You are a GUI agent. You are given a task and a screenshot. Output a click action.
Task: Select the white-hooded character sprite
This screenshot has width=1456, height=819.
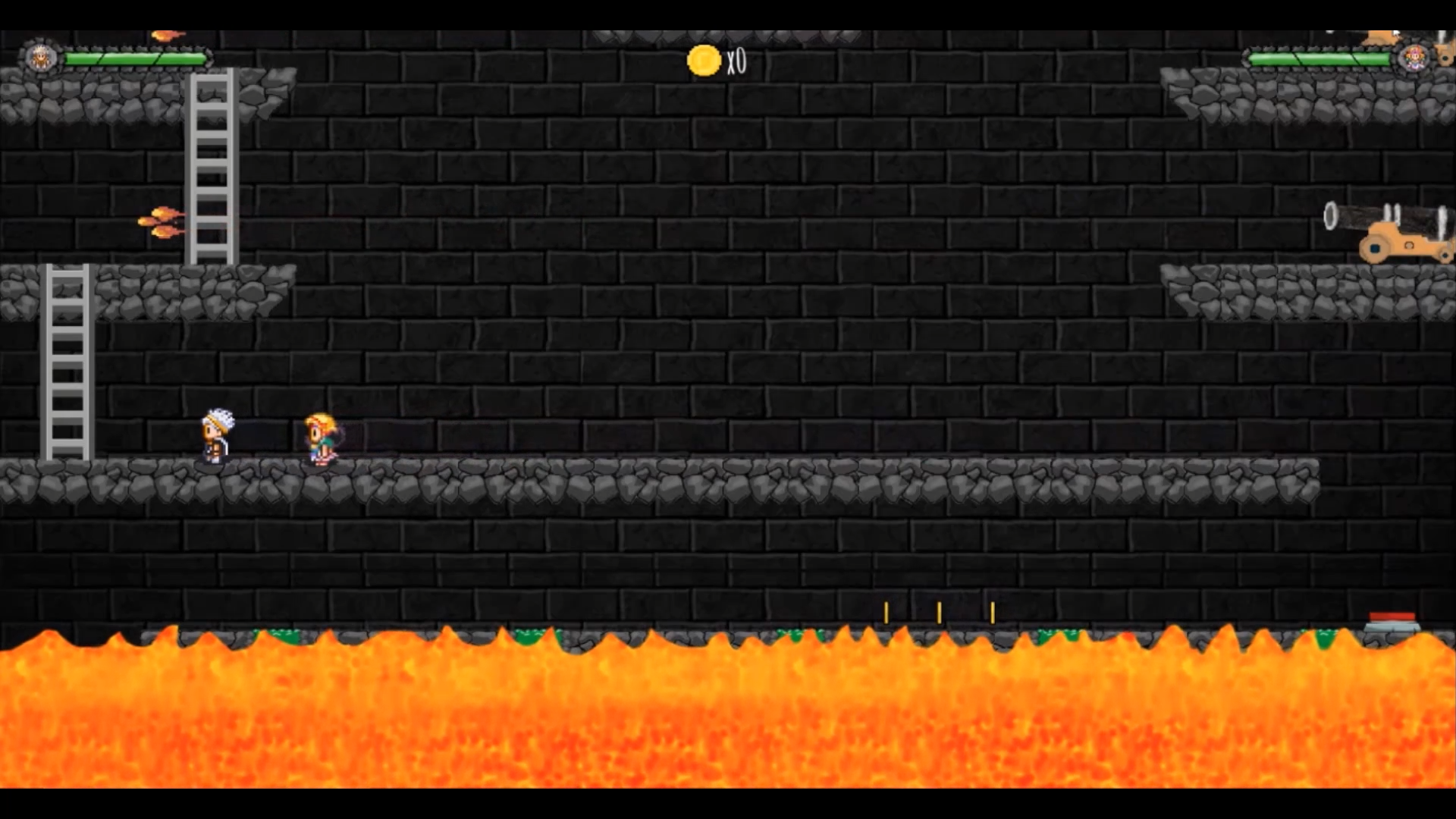coord(215,440)
